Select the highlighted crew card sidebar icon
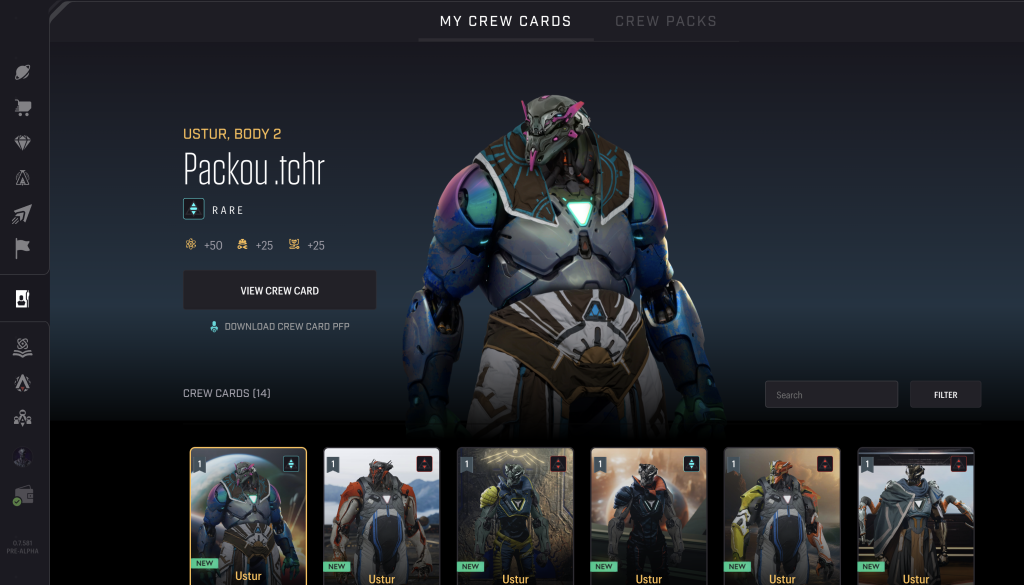The image size is (1024, 585). [22, 298]
